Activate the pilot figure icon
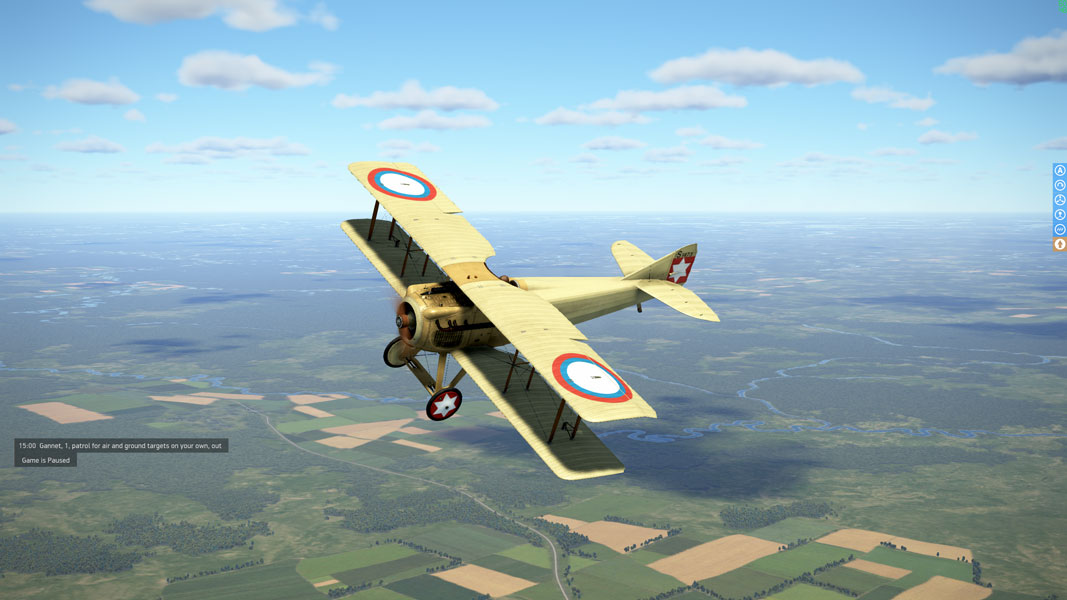This screenshot has height=600, width=1067. coord(1060,215)
